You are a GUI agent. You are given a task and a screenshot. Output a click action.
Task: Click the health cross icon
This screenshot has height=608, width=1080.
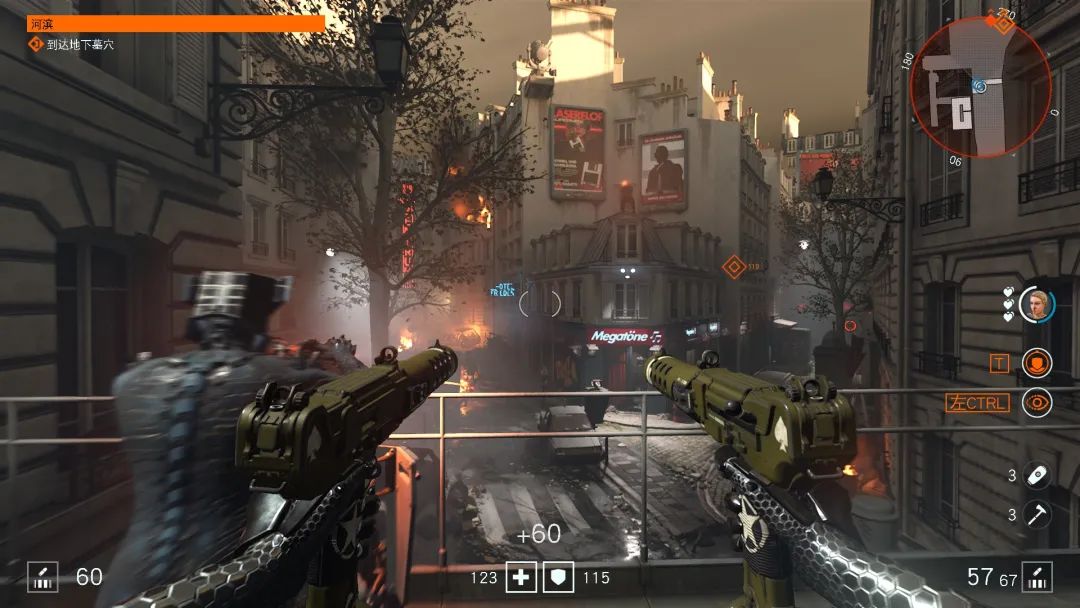(521, 577)
